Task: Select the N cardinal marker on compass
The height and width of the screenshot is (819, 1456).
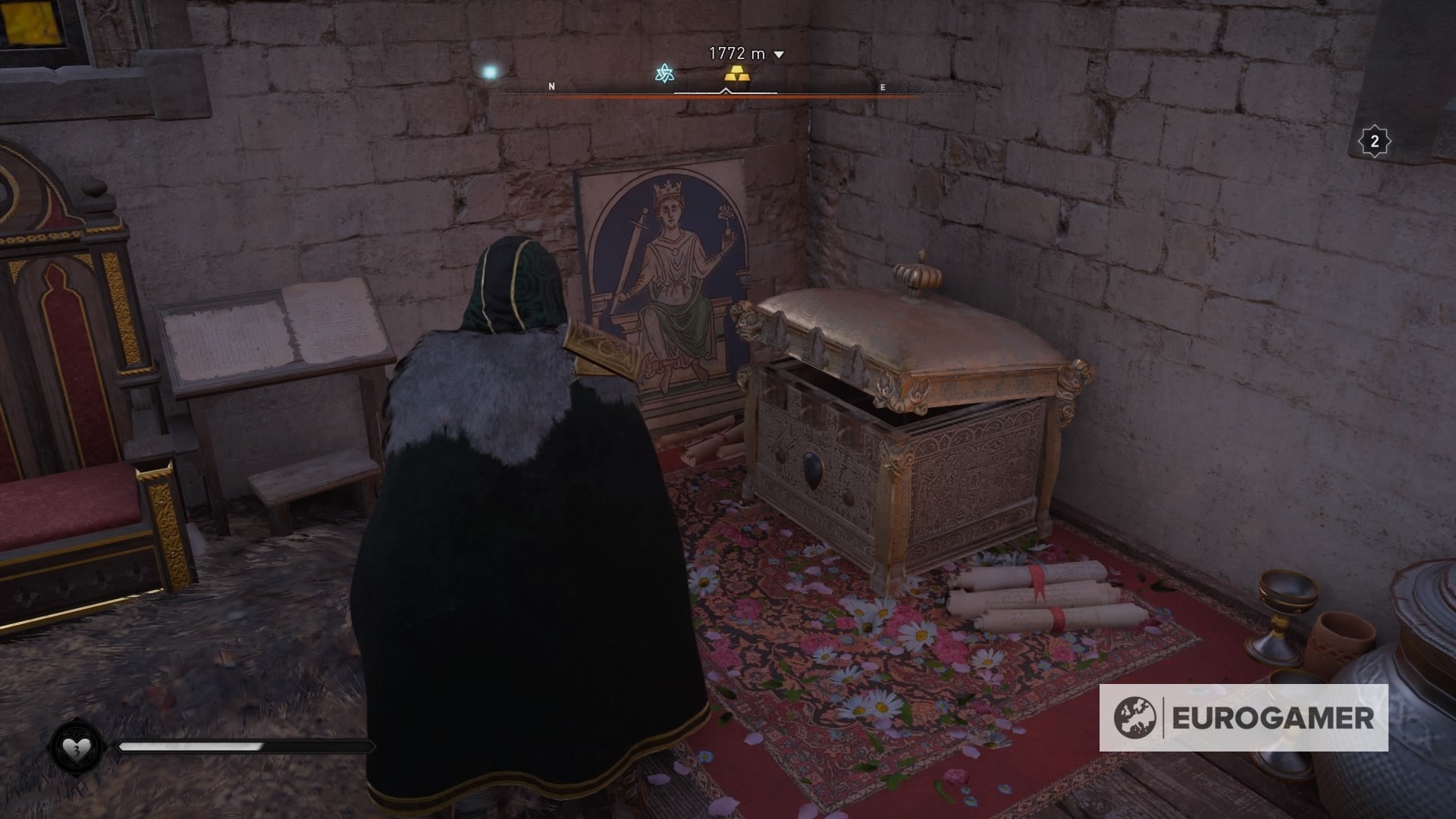Action: pos(553,86)
